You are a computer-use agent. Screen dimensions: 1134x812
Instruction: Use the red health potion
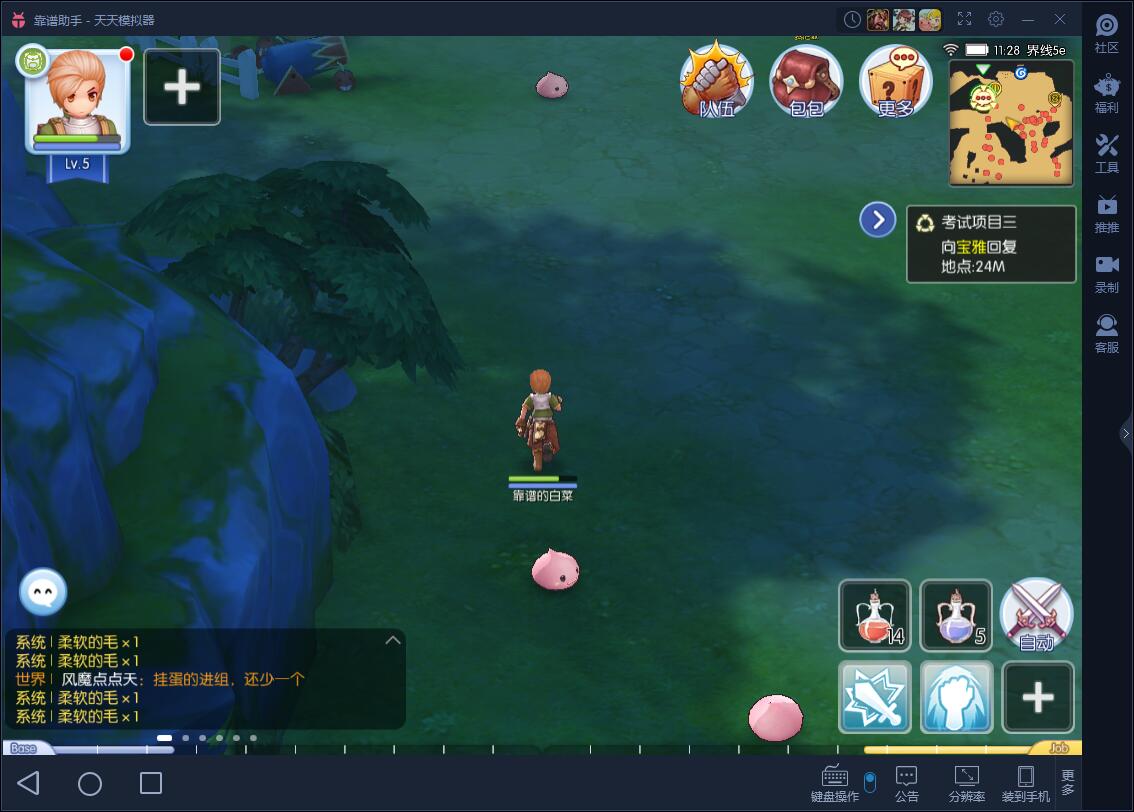tap(875, 615)
